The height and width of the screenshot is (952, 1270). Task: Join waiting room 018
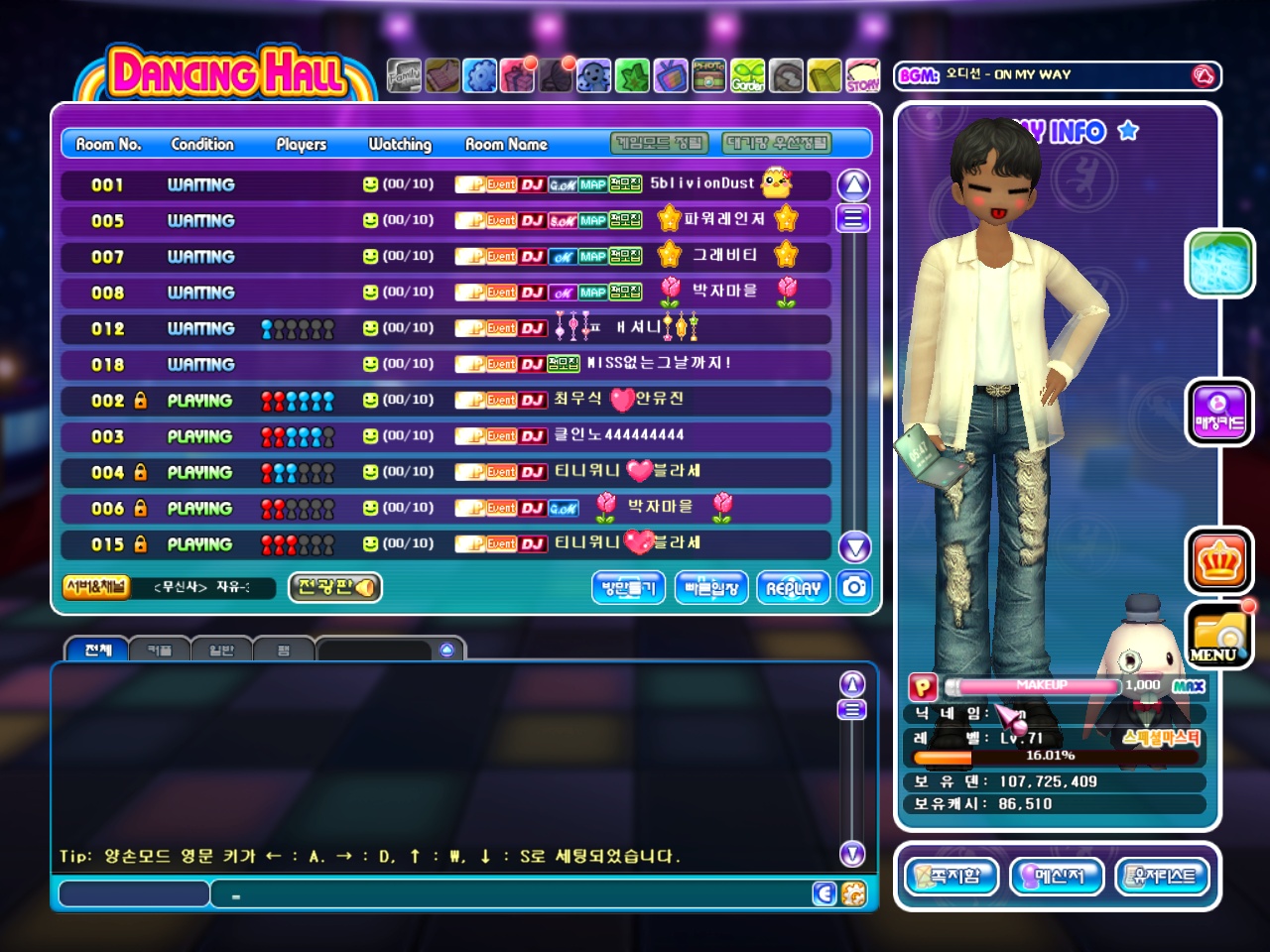click(446, 365)
